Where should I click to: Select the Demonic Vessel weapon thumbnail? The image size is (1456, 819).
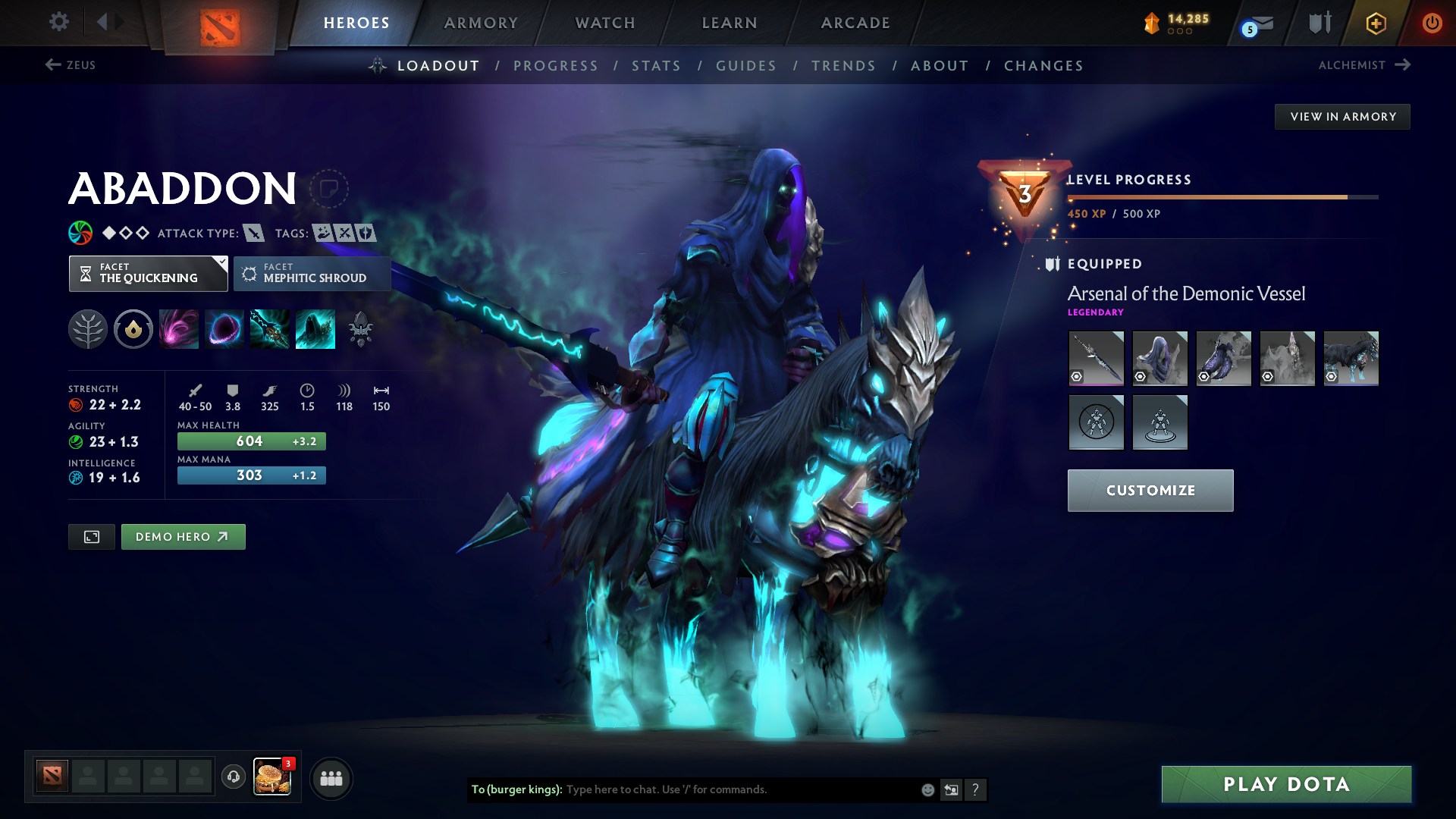pyautogui.click(x=1096, y=358)
